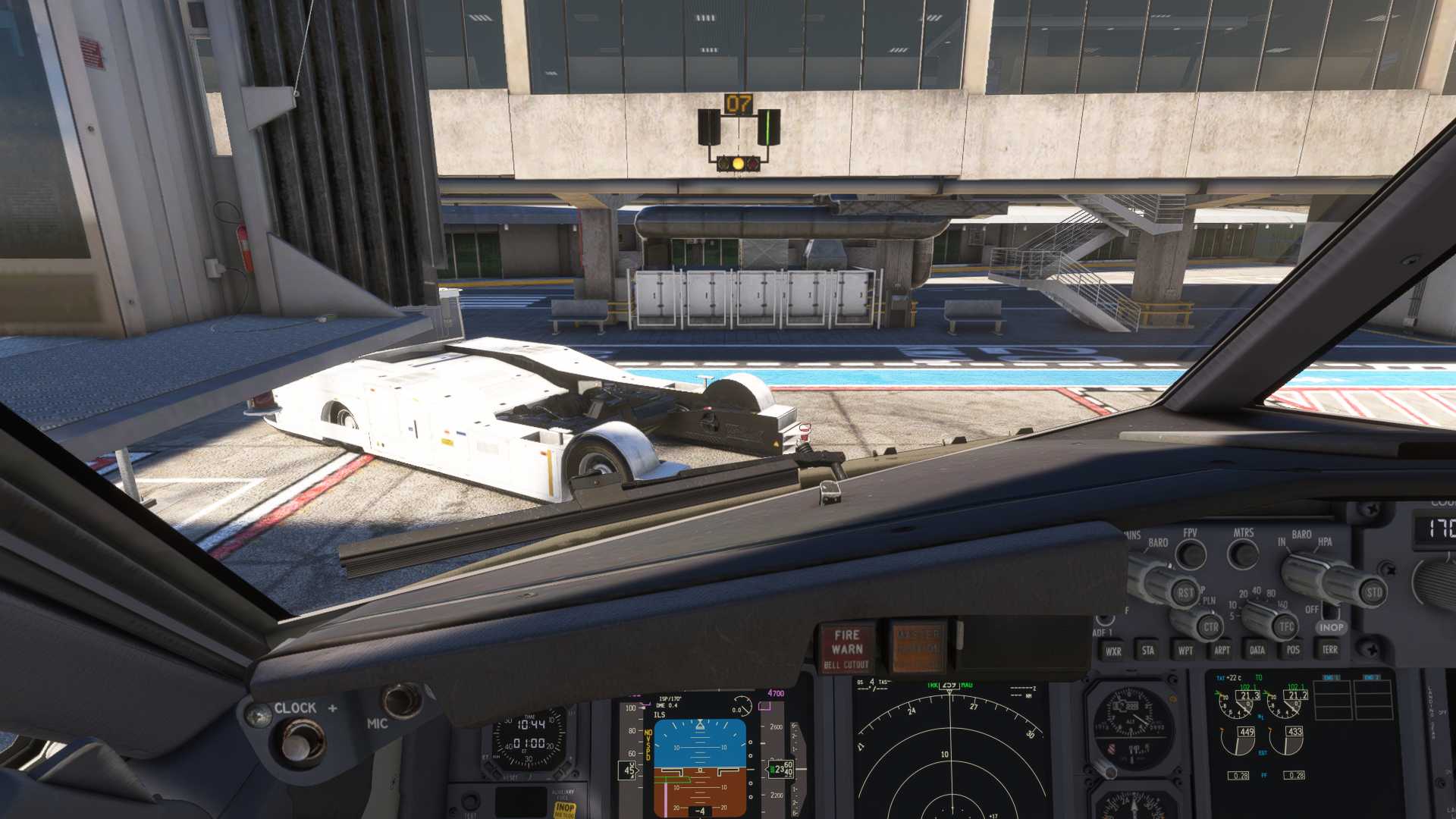
Task: Activate the POS map button
Action: tap(1293, 649)
